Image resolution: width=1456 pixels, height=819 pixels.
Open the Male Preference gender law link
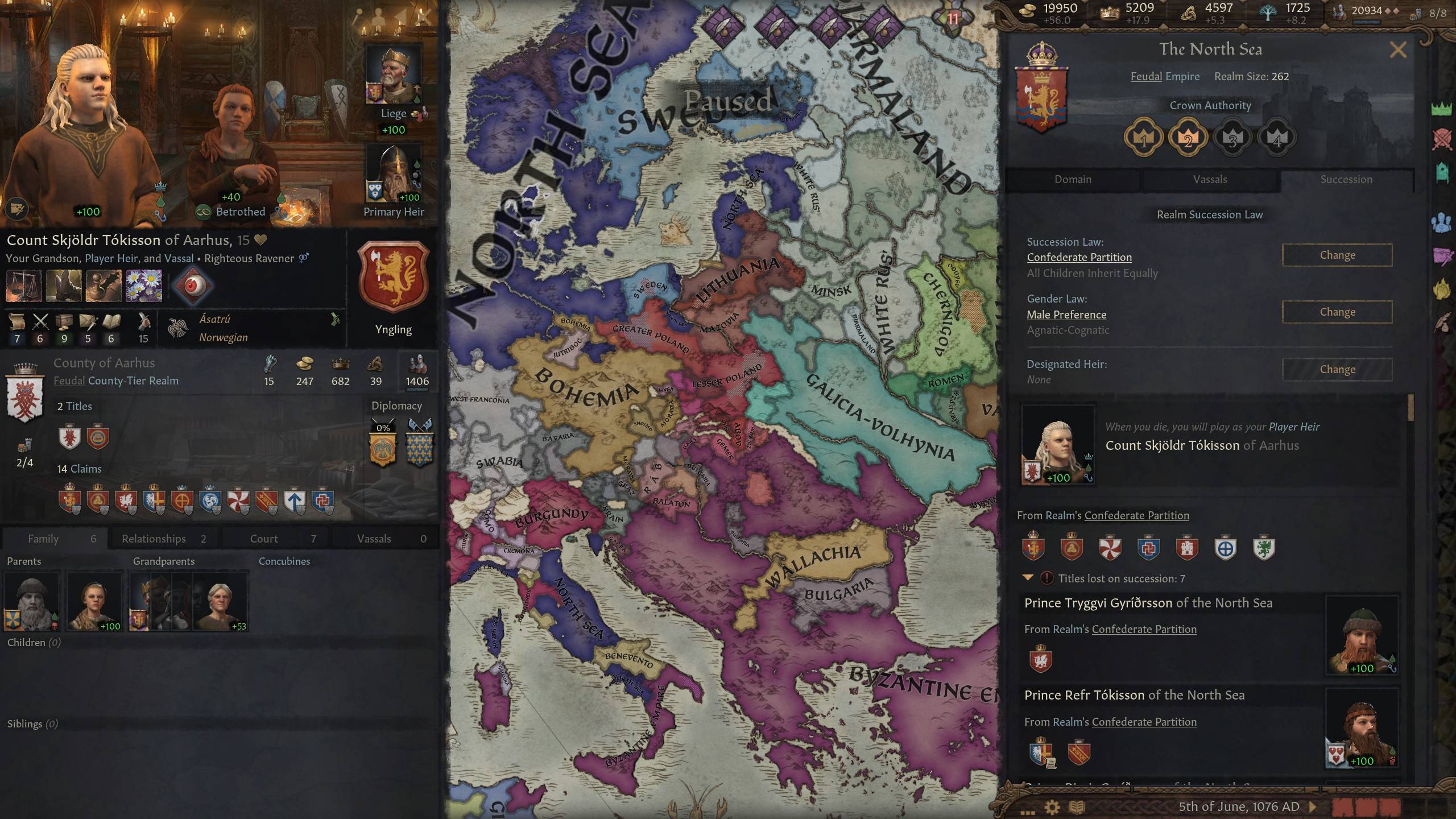pos(1066,315)
